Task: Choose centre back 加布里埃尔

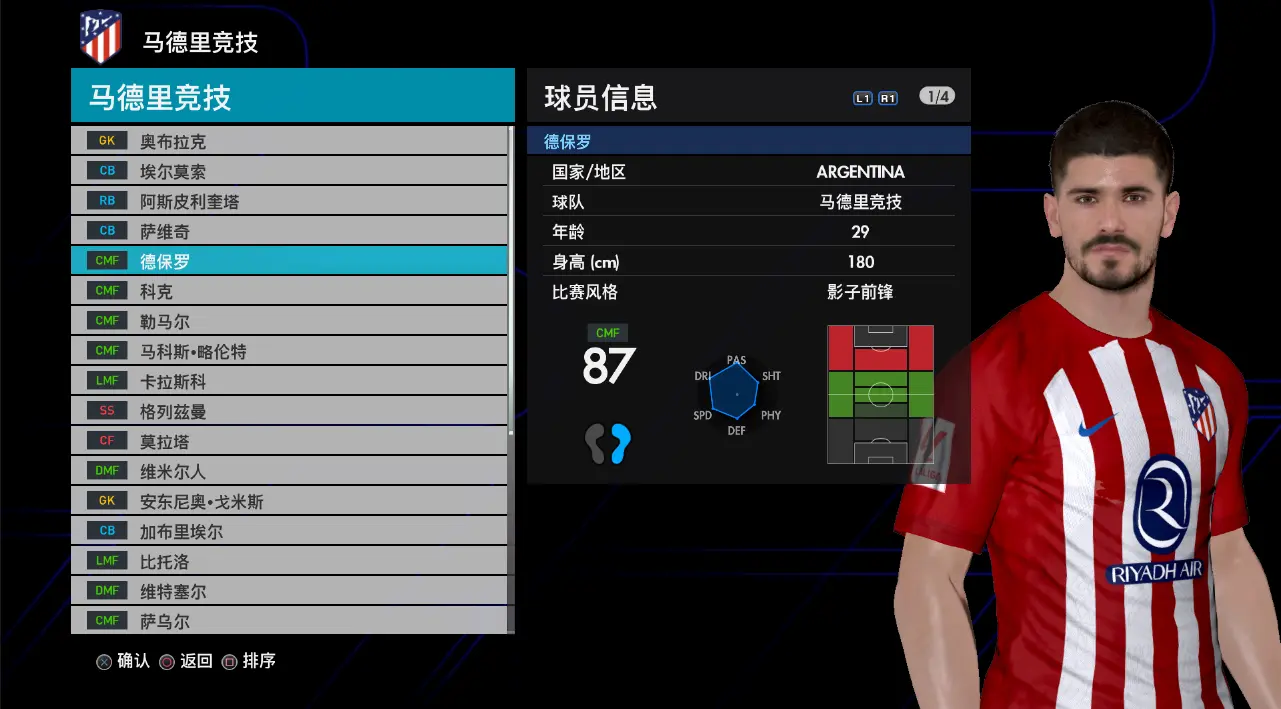Action: point(289,531)
